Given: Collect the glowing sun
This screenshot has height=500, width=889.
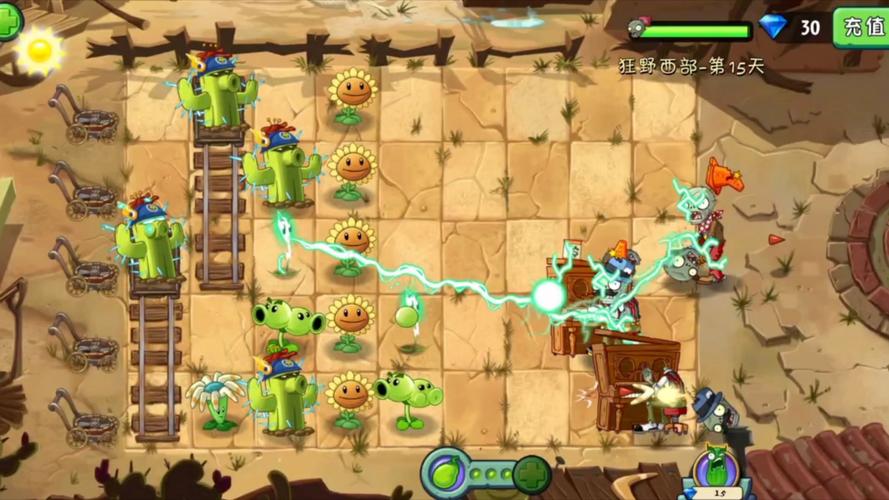Looking at the screenshot, I should point(41,51).
